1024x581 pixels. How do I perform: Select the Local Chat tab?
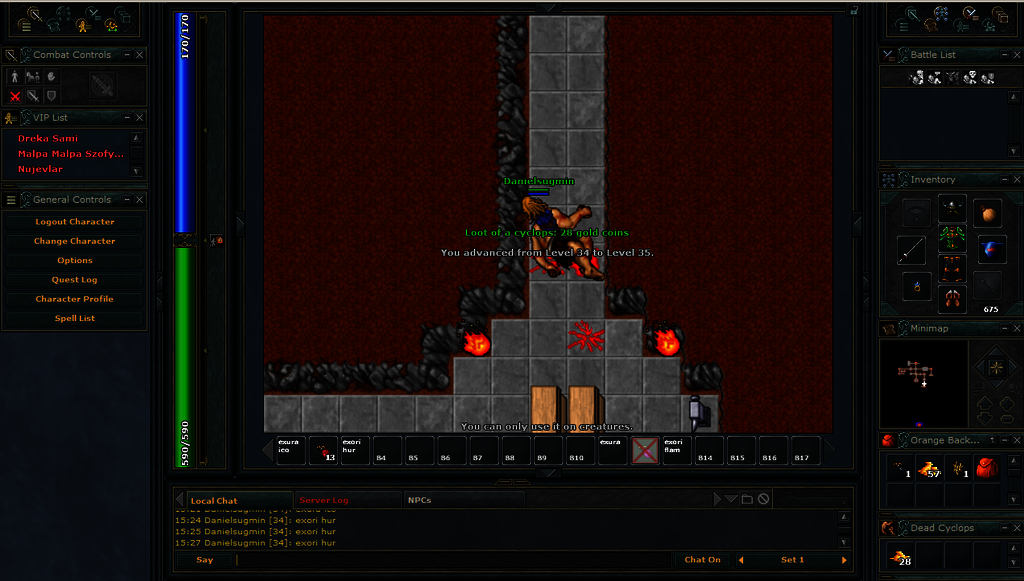(214, 501)
